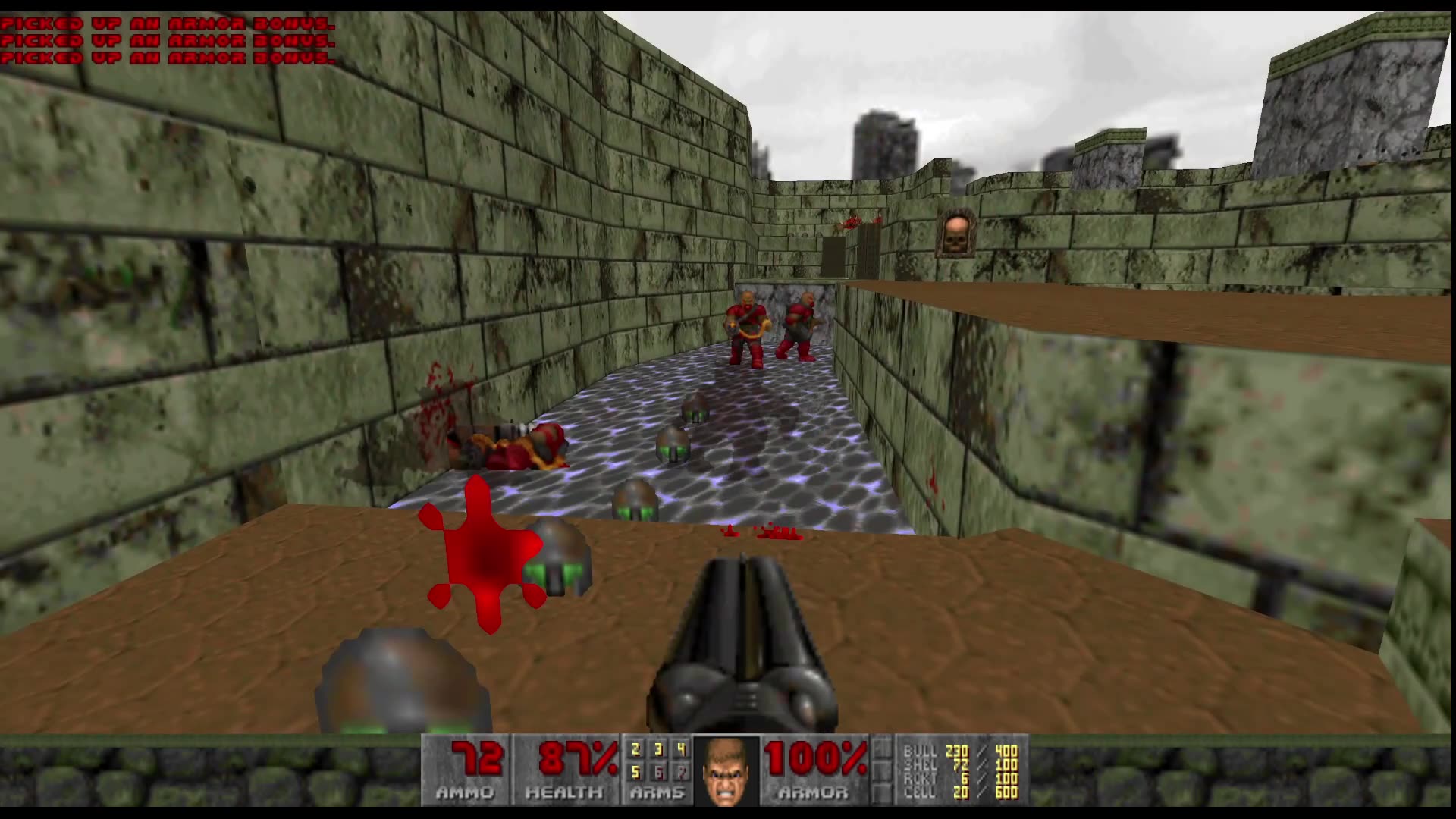Screen dimensions: 1456x819
Task: Click the ARMOR value showing 100%
Action: (815, 758)
